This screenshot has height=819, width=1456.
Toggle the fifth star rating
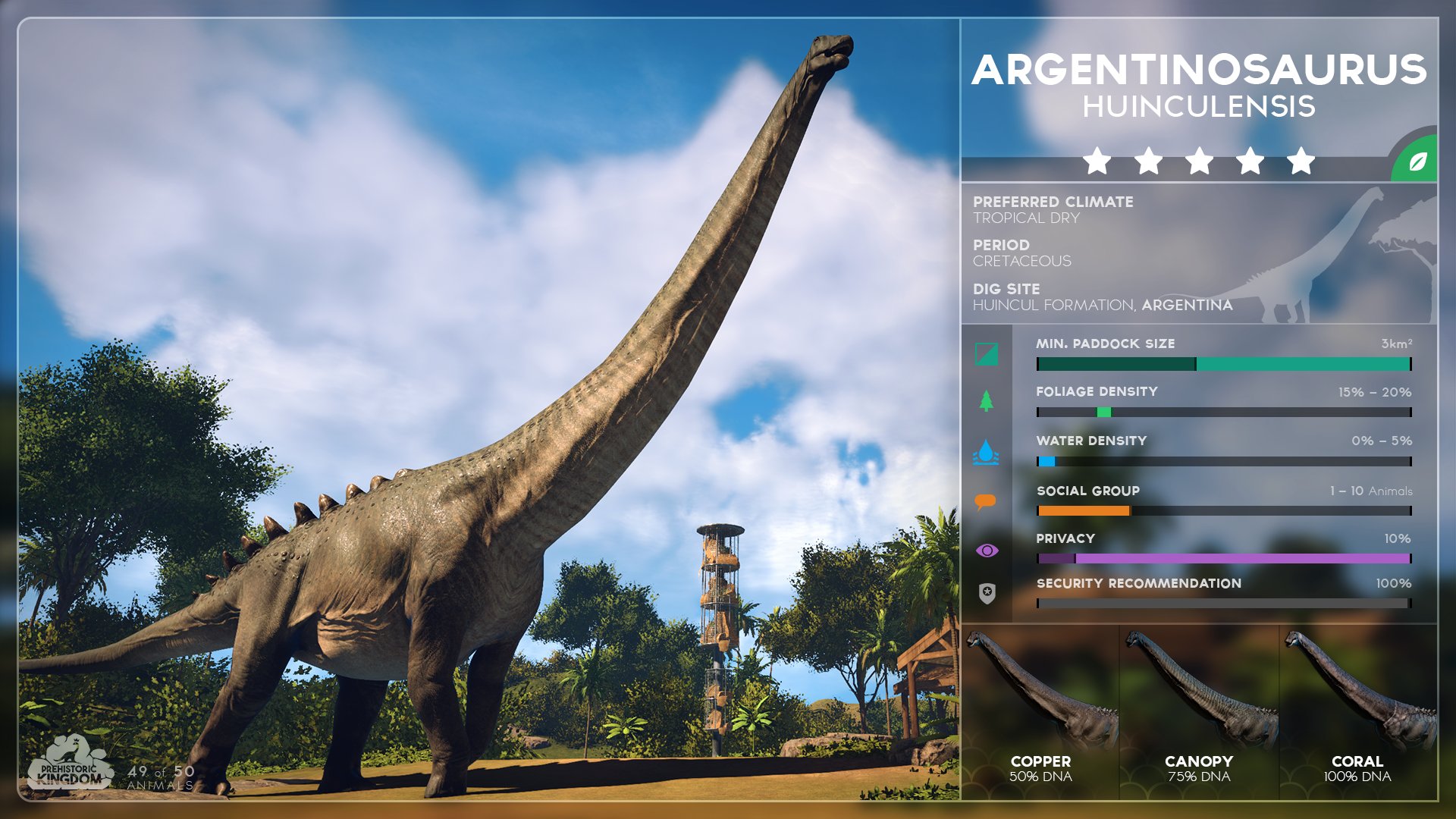click(1301, 160)
